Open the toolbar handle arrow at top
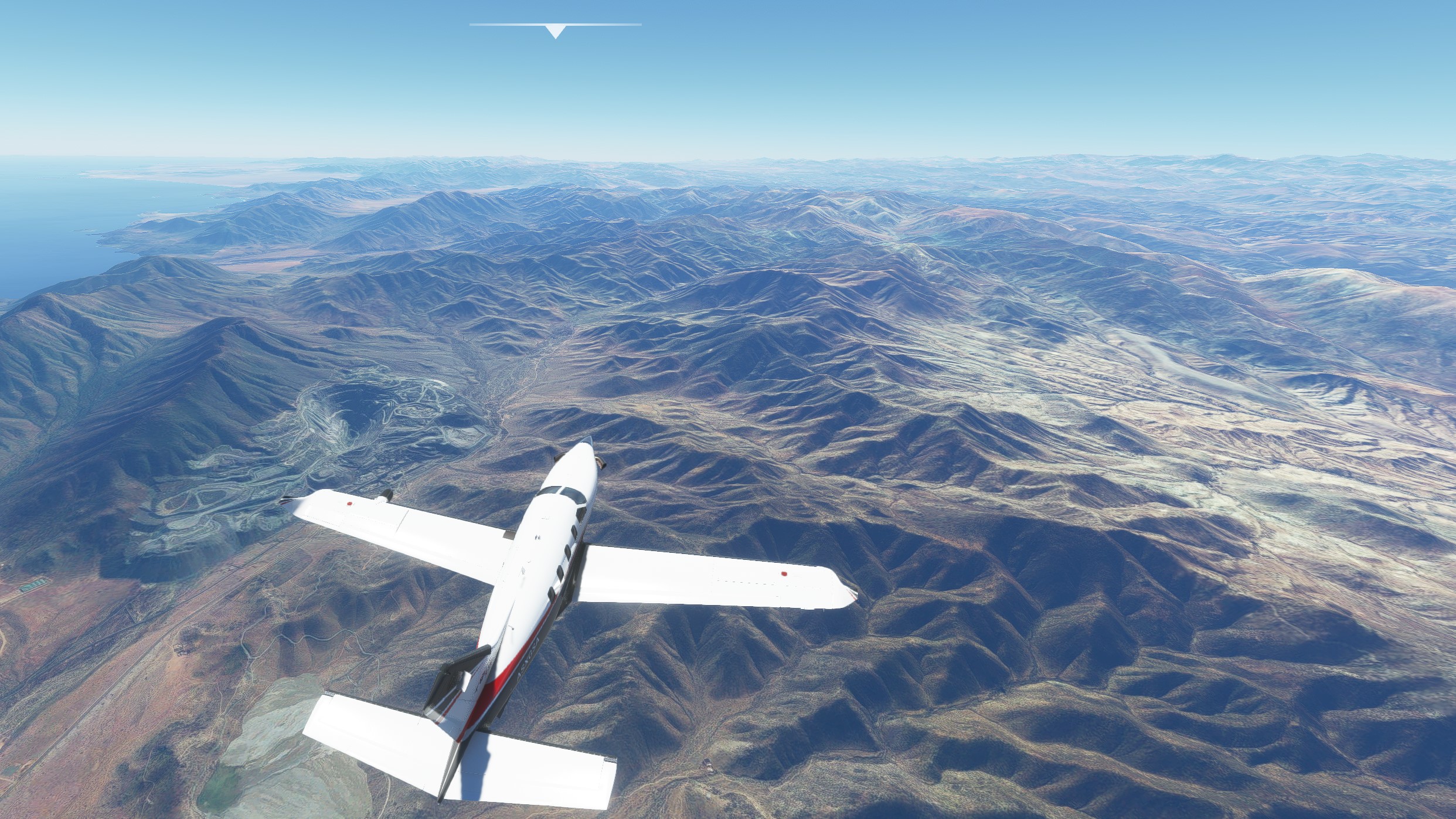Viewport: 1456px width, 819px height. point(555,31)
